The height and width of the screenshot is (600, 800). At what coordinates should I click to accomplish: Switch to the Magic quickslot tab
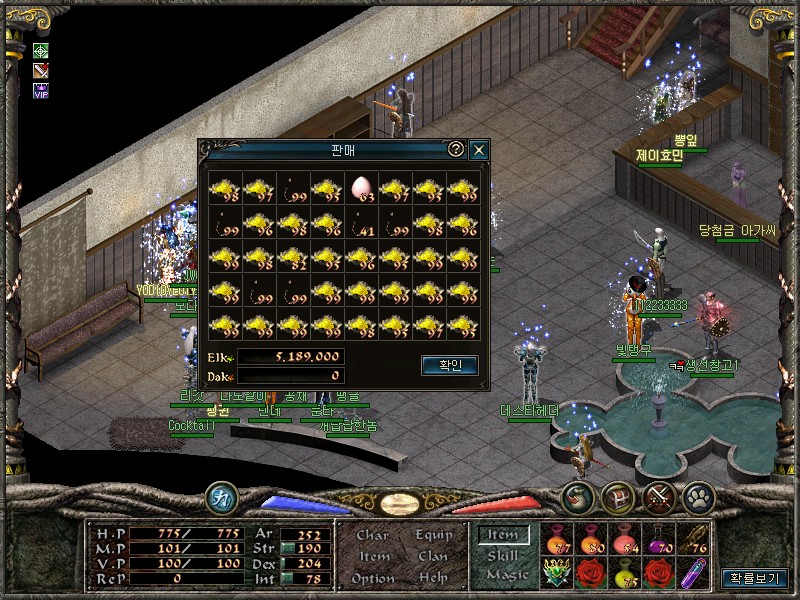click(506, 575)
